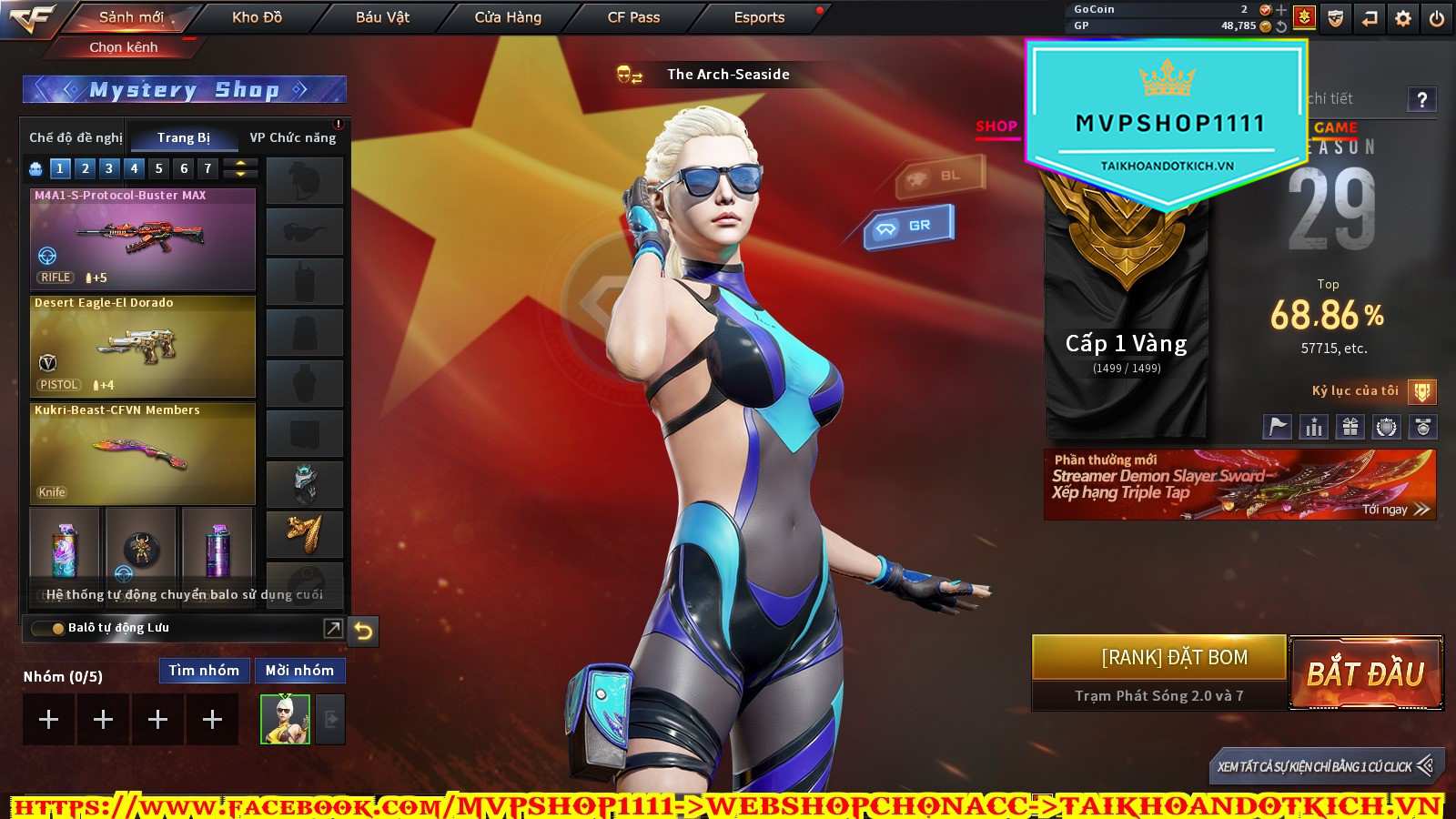Show the VP Chức năng tab
Screen dimensions: 1456x819
(x=293, y=137)
